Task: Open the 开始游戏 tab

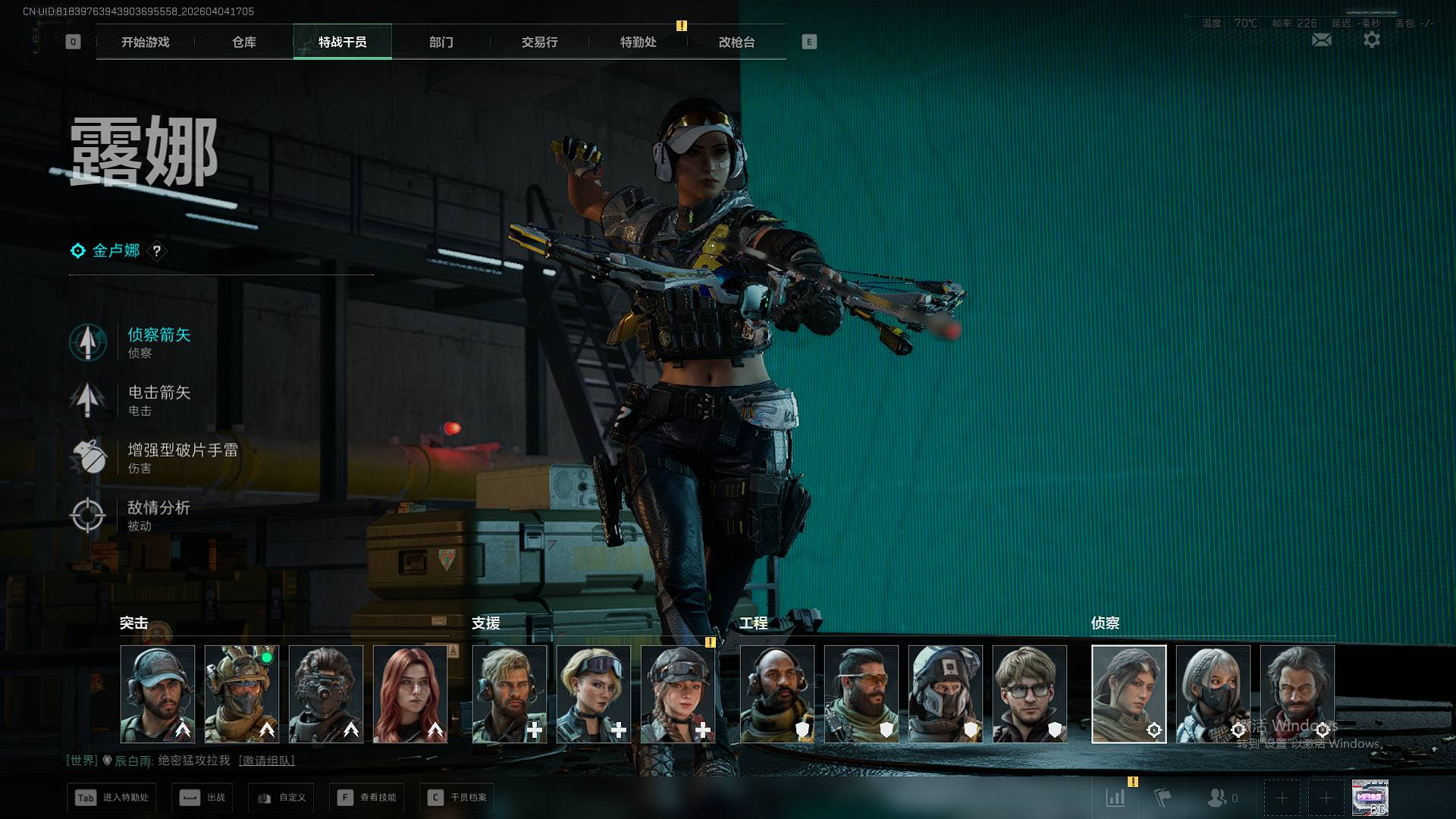Action: [145, 42]
